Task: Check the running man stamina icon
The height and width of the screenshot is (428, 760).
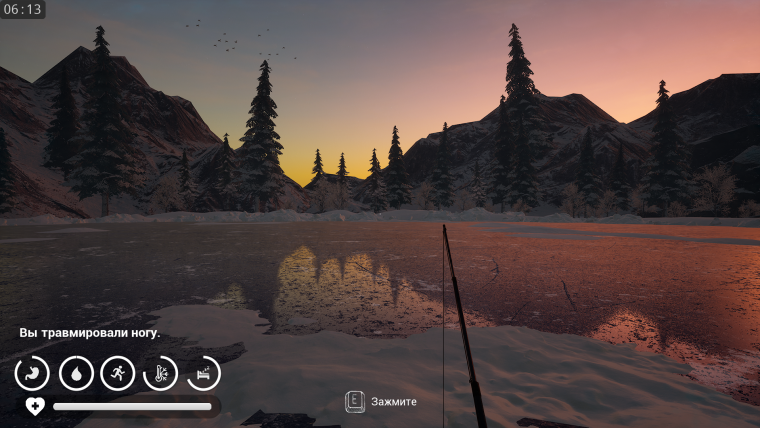Action: click(x=118, y=373)
